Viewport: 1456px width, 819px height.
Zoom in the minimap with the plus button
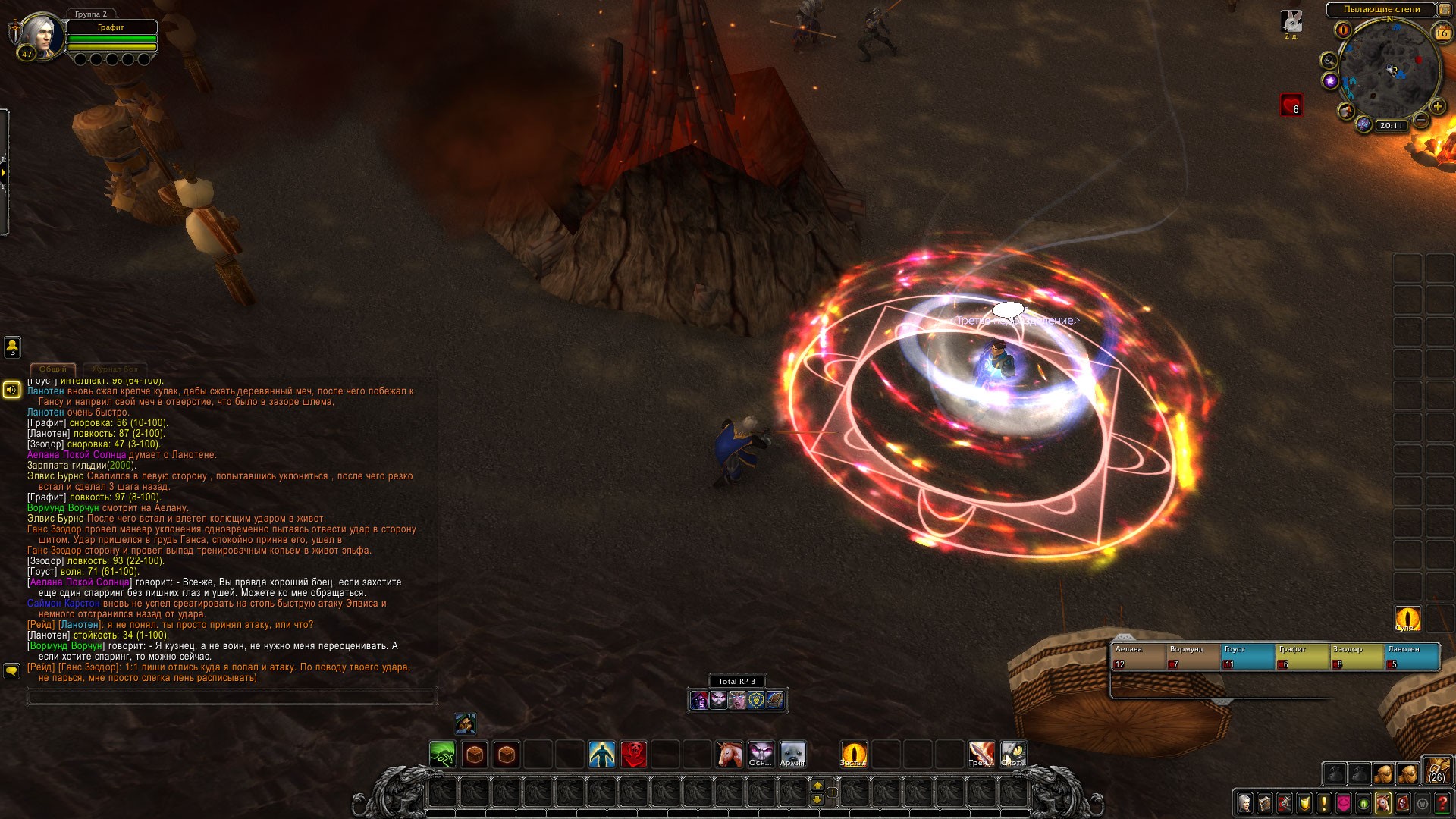click(x=1437, y=107)
